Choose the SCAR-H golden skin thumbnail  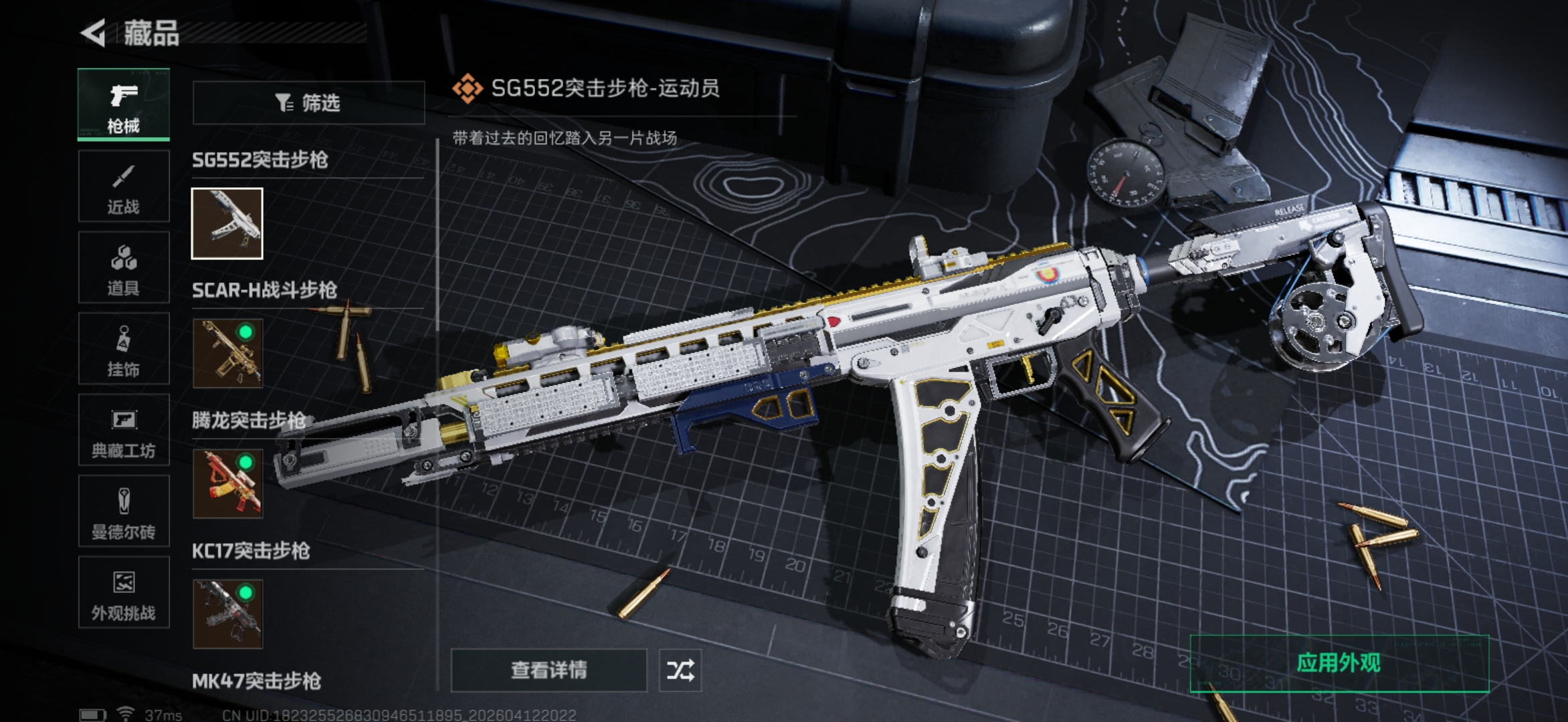click(x=227, y=353)
